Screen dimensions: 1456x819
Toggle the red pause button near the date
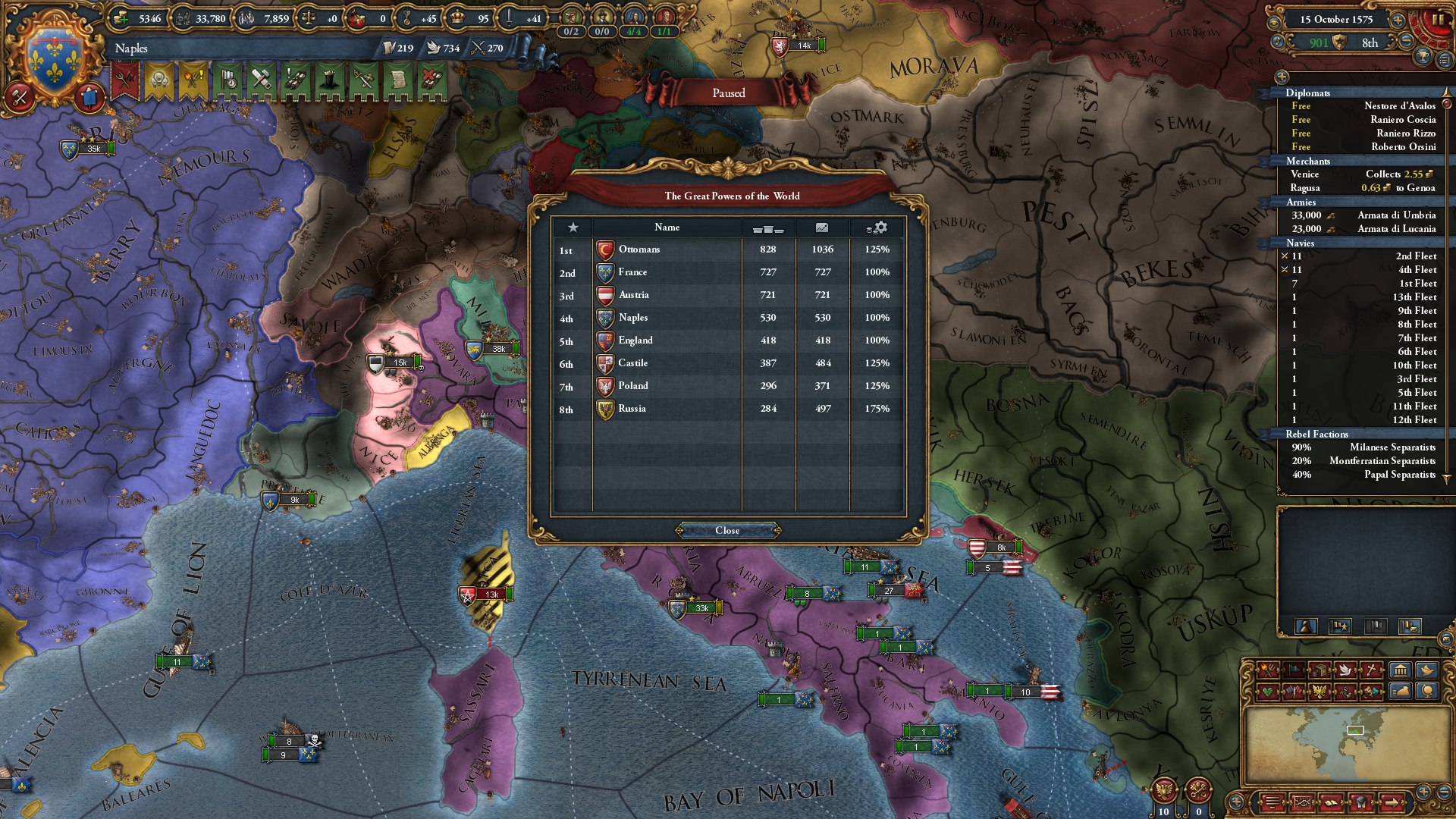click(x=1437, y=20)
